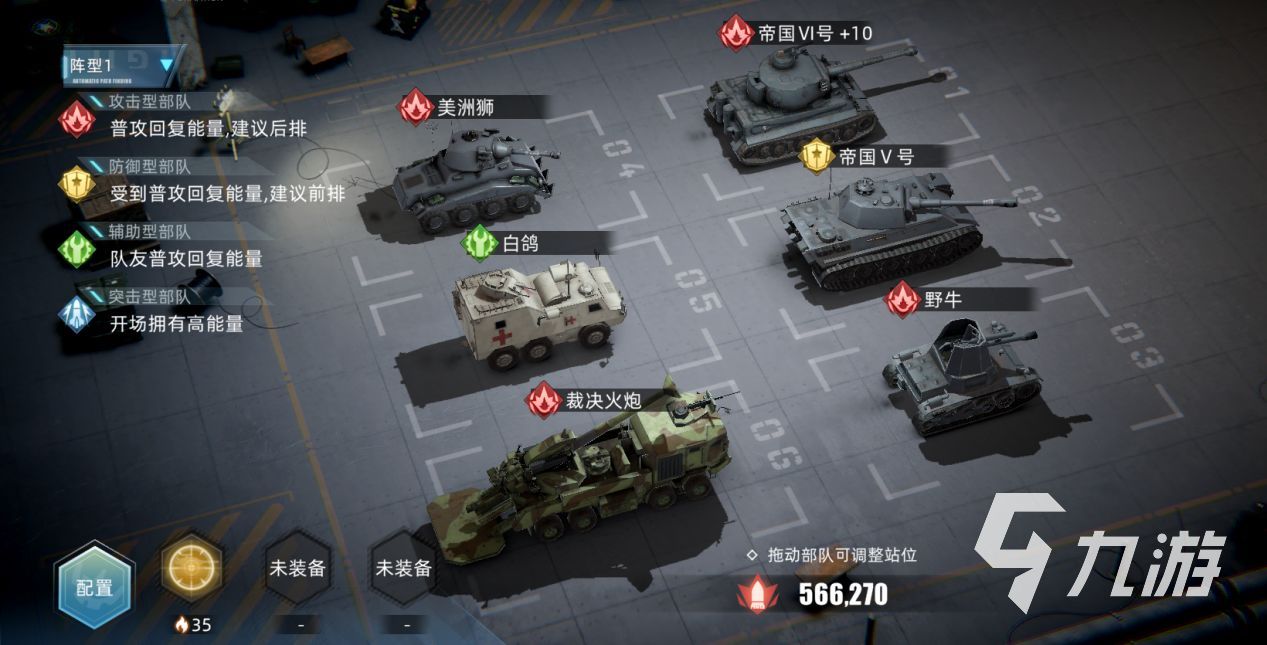Choose the 美洲狮 armored car unit

click(x=472, y=178)
